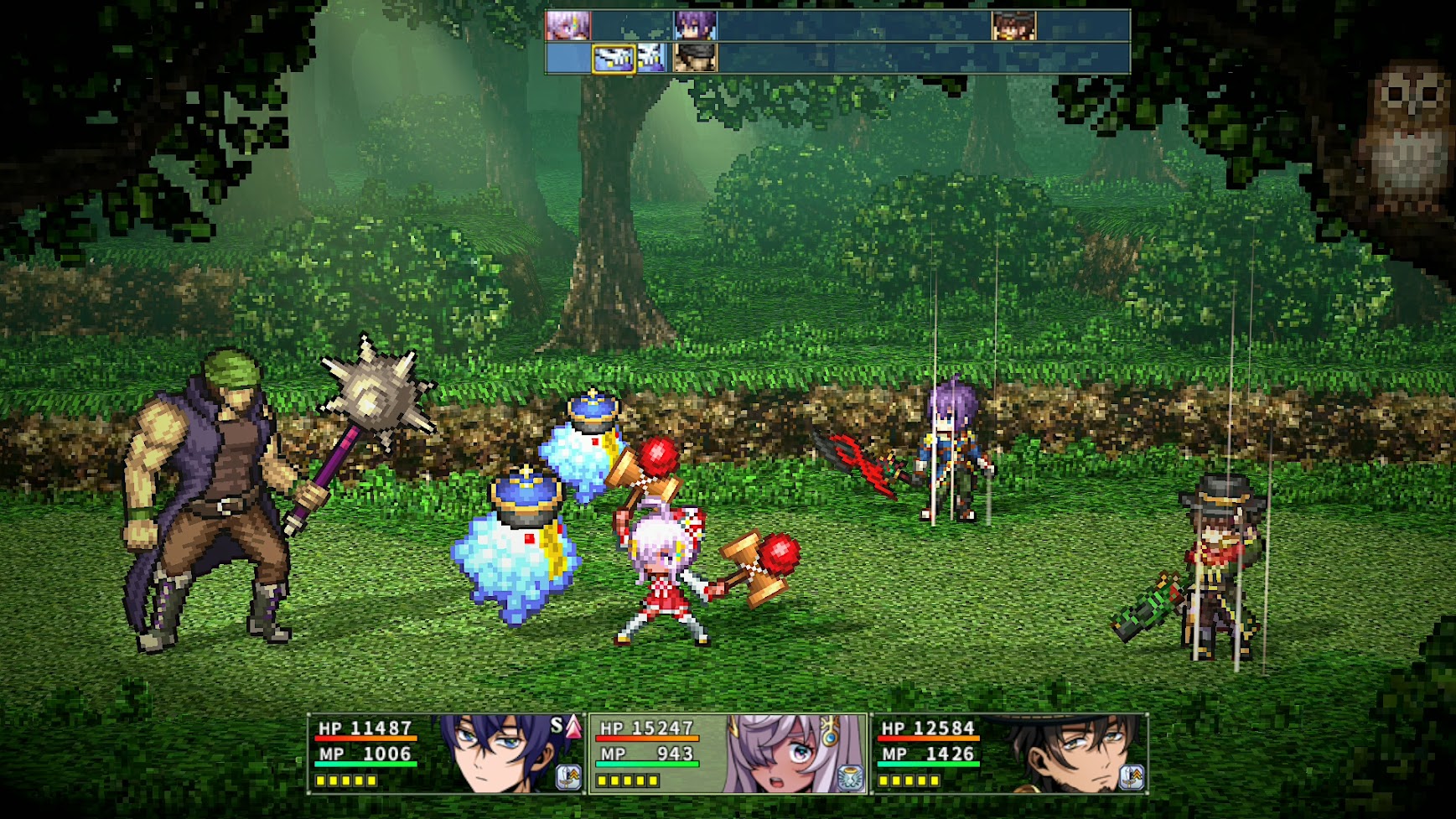Select the silver-haired girl's status panel
The width and height of the screenshot is (1456, 819).
728,753
